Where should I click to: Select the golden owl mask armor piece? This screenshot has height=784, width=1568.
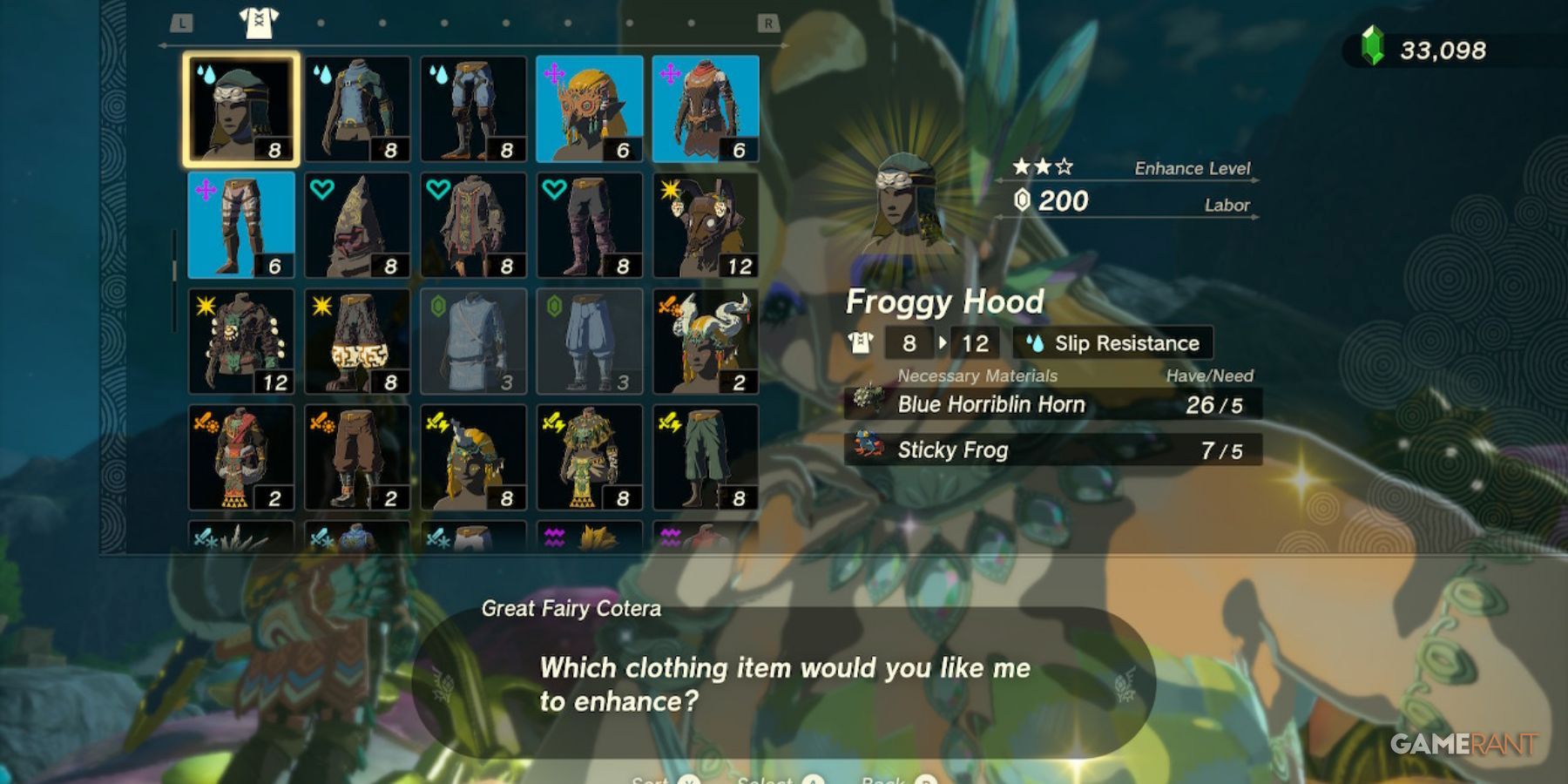pyautogui.click(x=590, y=106)
